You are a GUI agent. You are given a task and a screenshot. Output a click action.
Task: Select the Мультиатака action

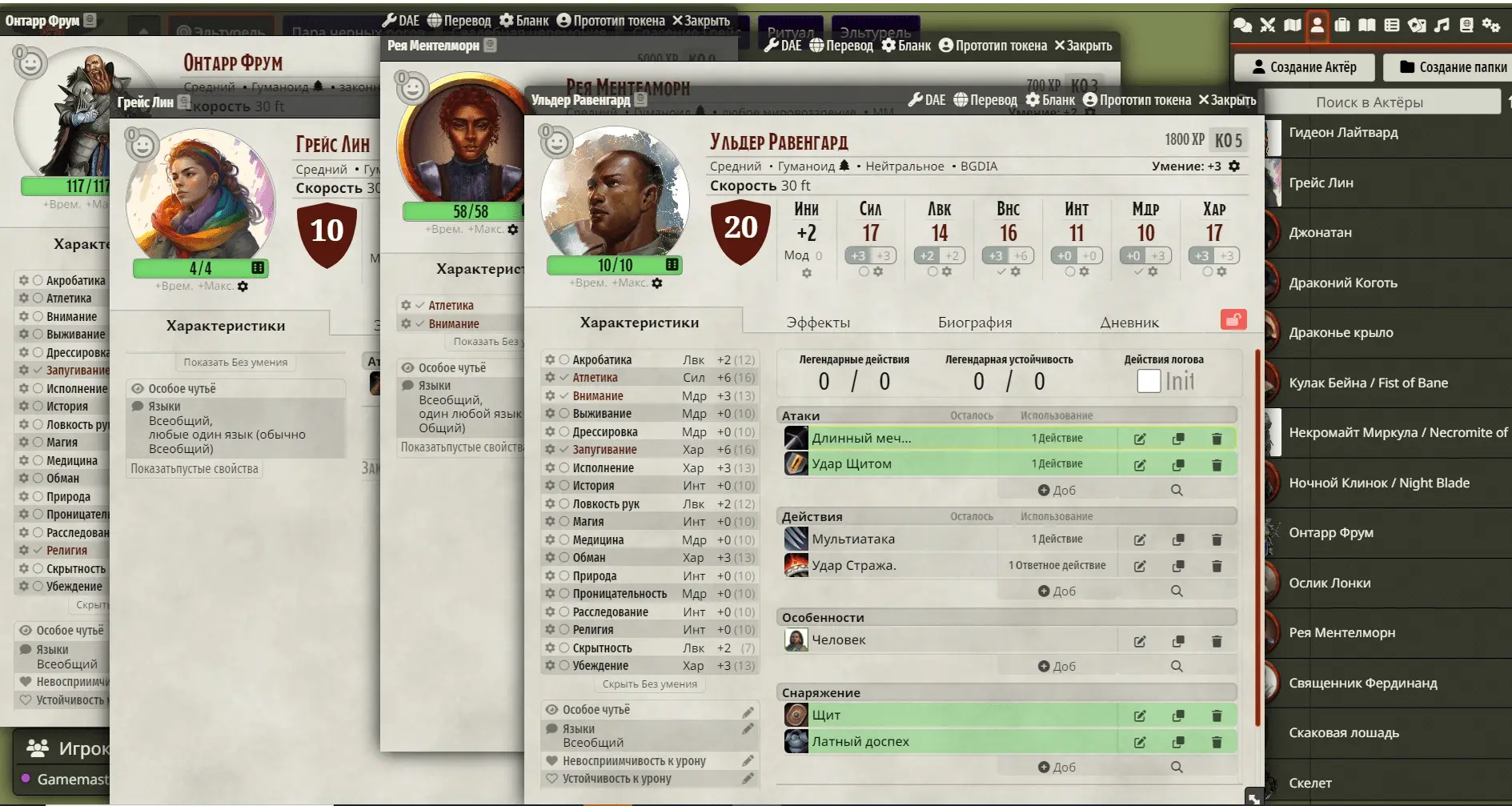(853, 539)
